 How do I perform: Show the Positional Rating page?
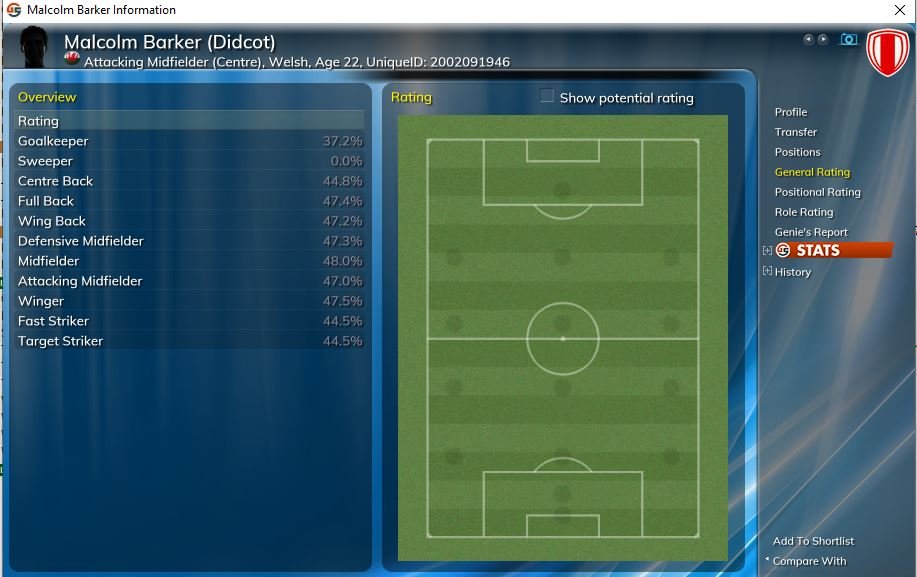pyautogui.click(x=817, y=192)
